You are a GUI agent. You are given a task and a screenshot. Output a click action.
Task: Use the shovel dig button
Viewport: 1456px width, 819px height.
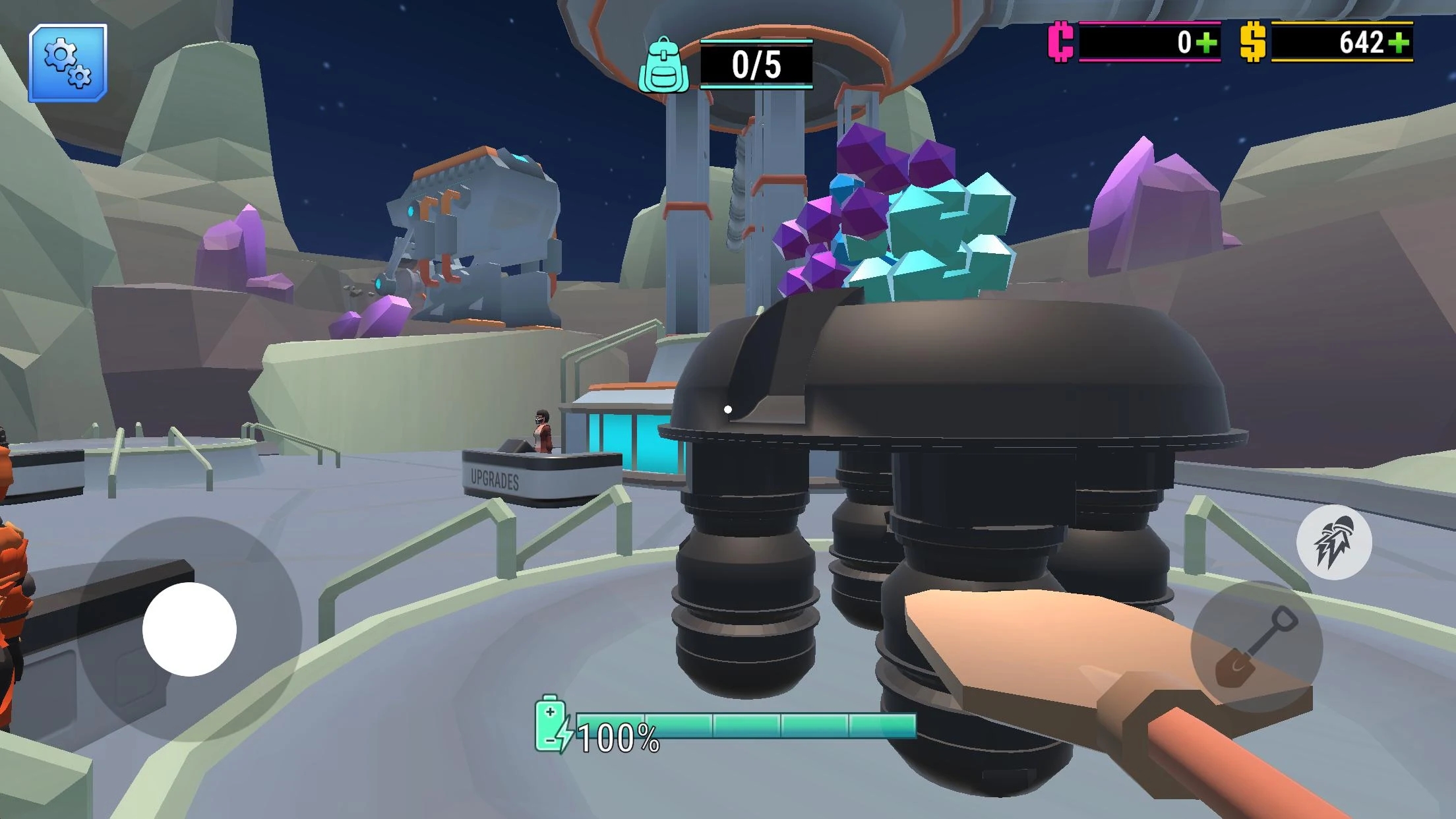(1256, 646)
